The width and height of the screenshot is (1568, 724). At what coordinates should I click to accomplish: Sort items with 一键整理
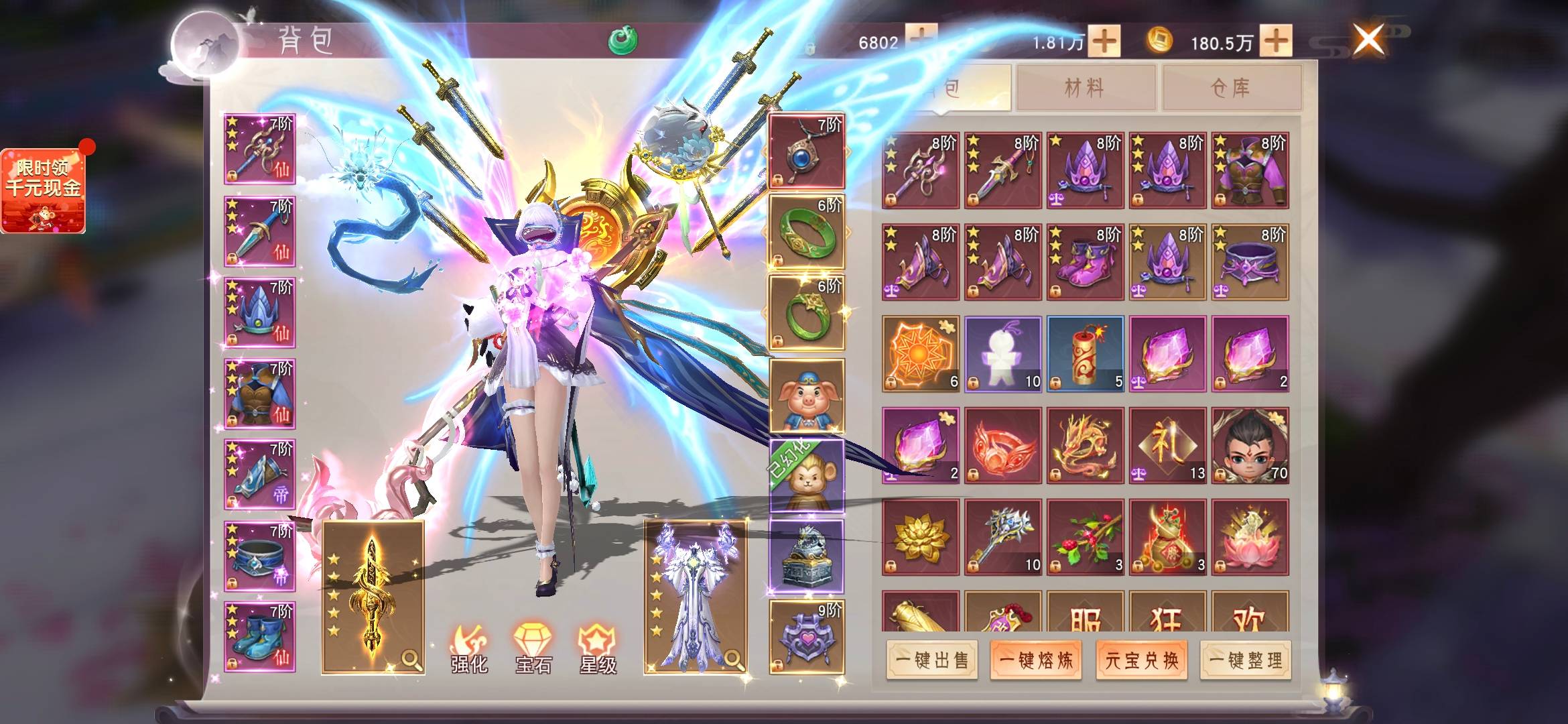click(x=1246, y=660)
